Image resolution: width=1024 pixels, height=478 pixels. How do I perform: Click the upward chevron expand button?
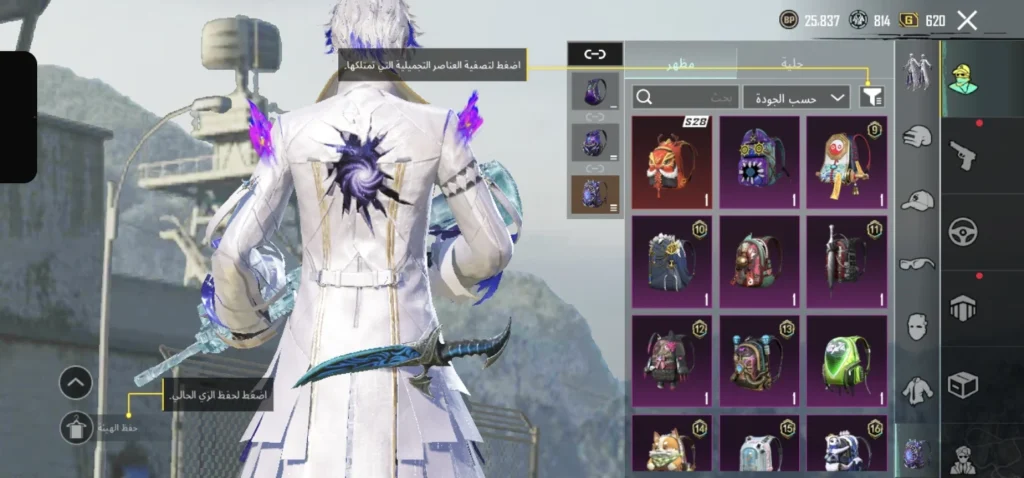(x=76, y=382)
